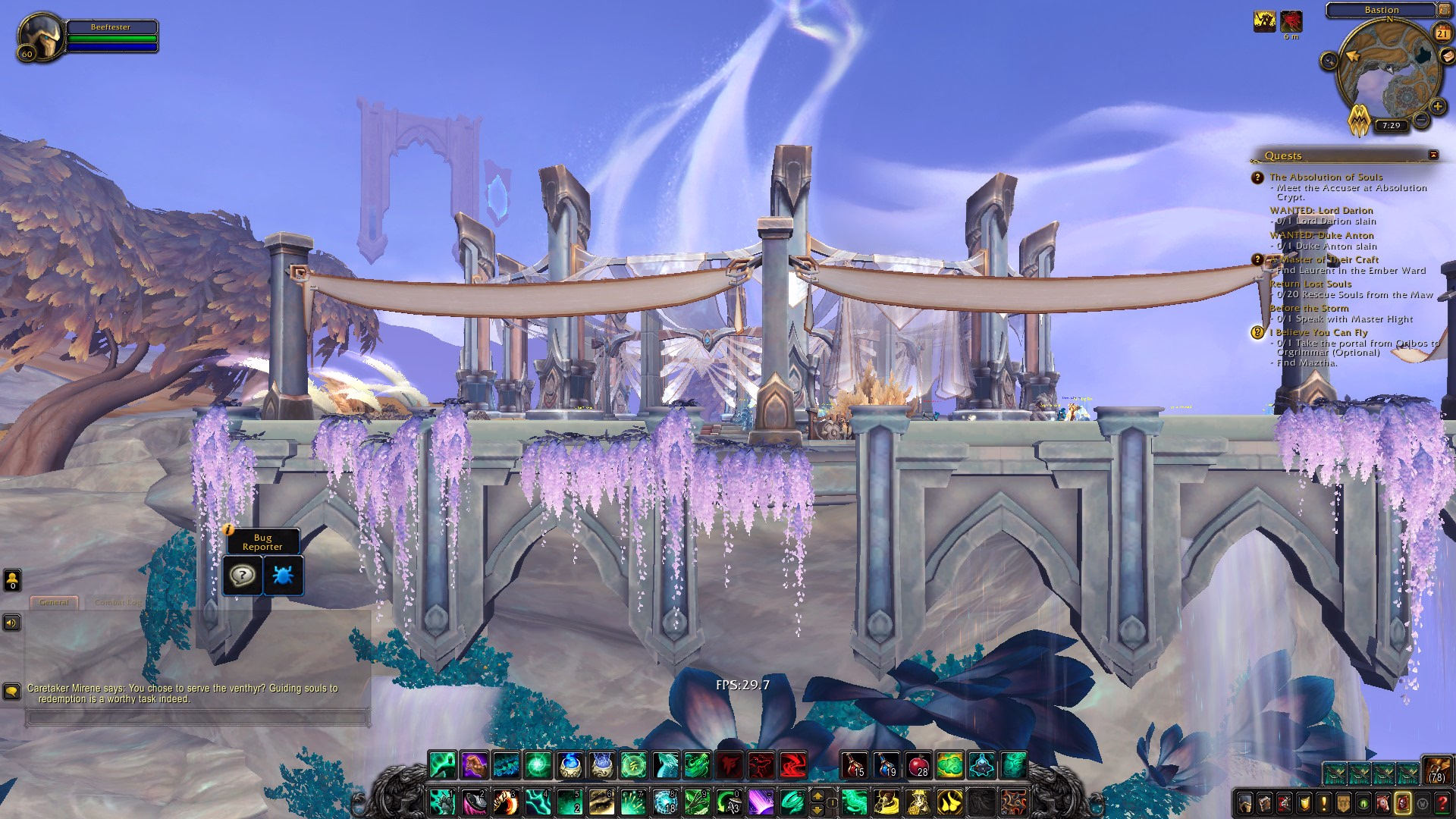Screen dimensions: 1456x819
Task: Open the backpack showing 78 free slots
Action: tap(1436, 769)
